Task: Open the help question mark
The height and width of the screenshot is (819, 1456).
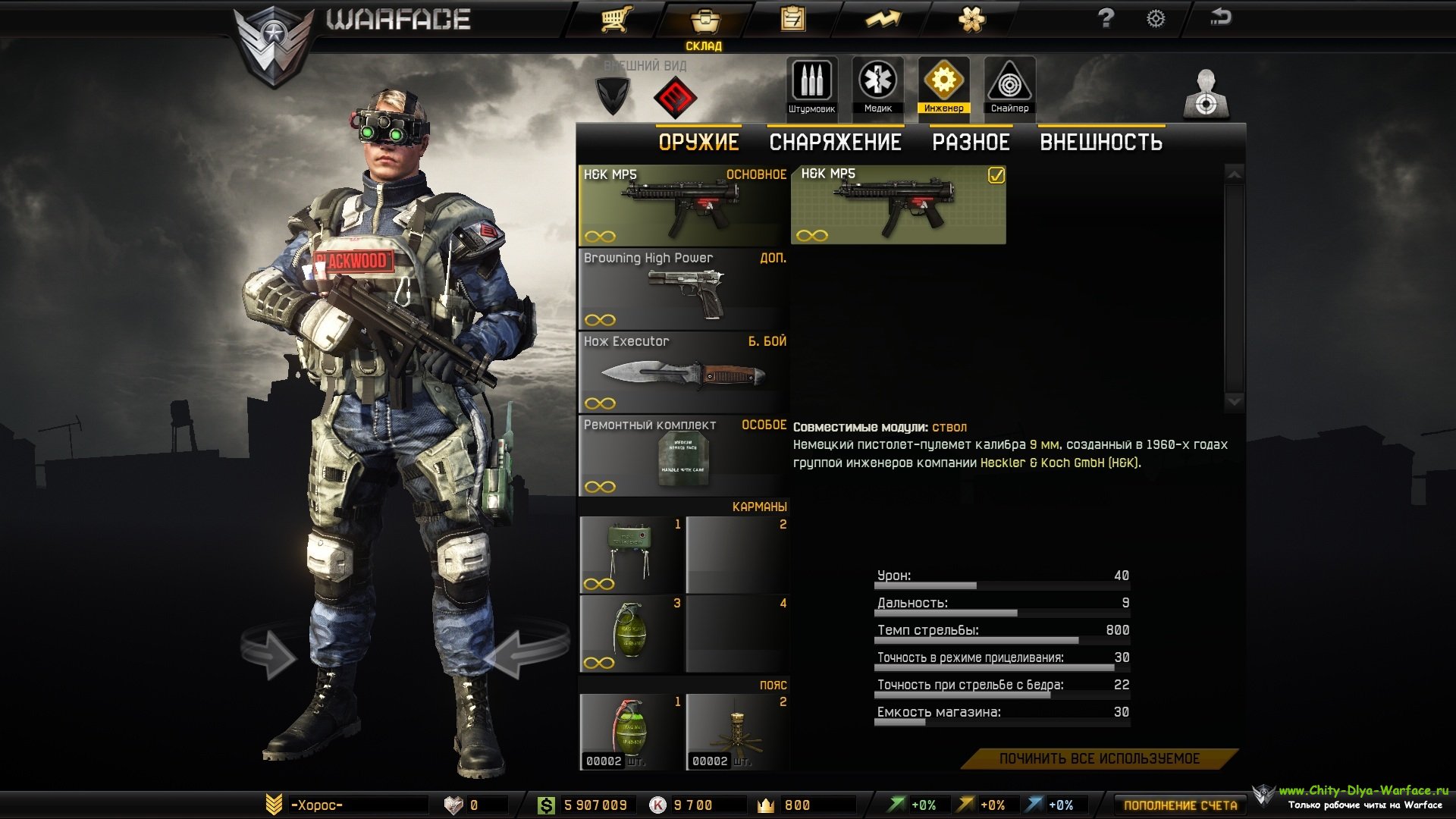Action: click(1106, 18)
